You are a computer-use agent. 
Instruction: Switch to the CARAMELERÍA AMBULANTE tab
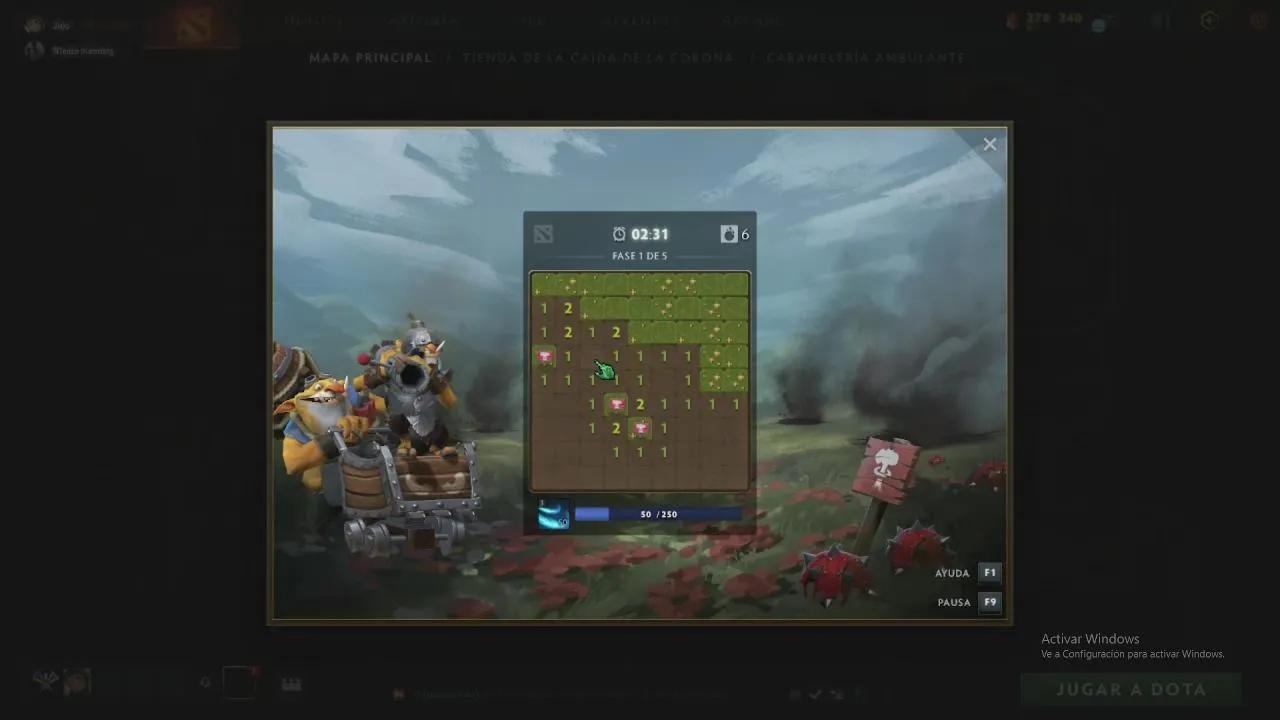pos(865,57)
